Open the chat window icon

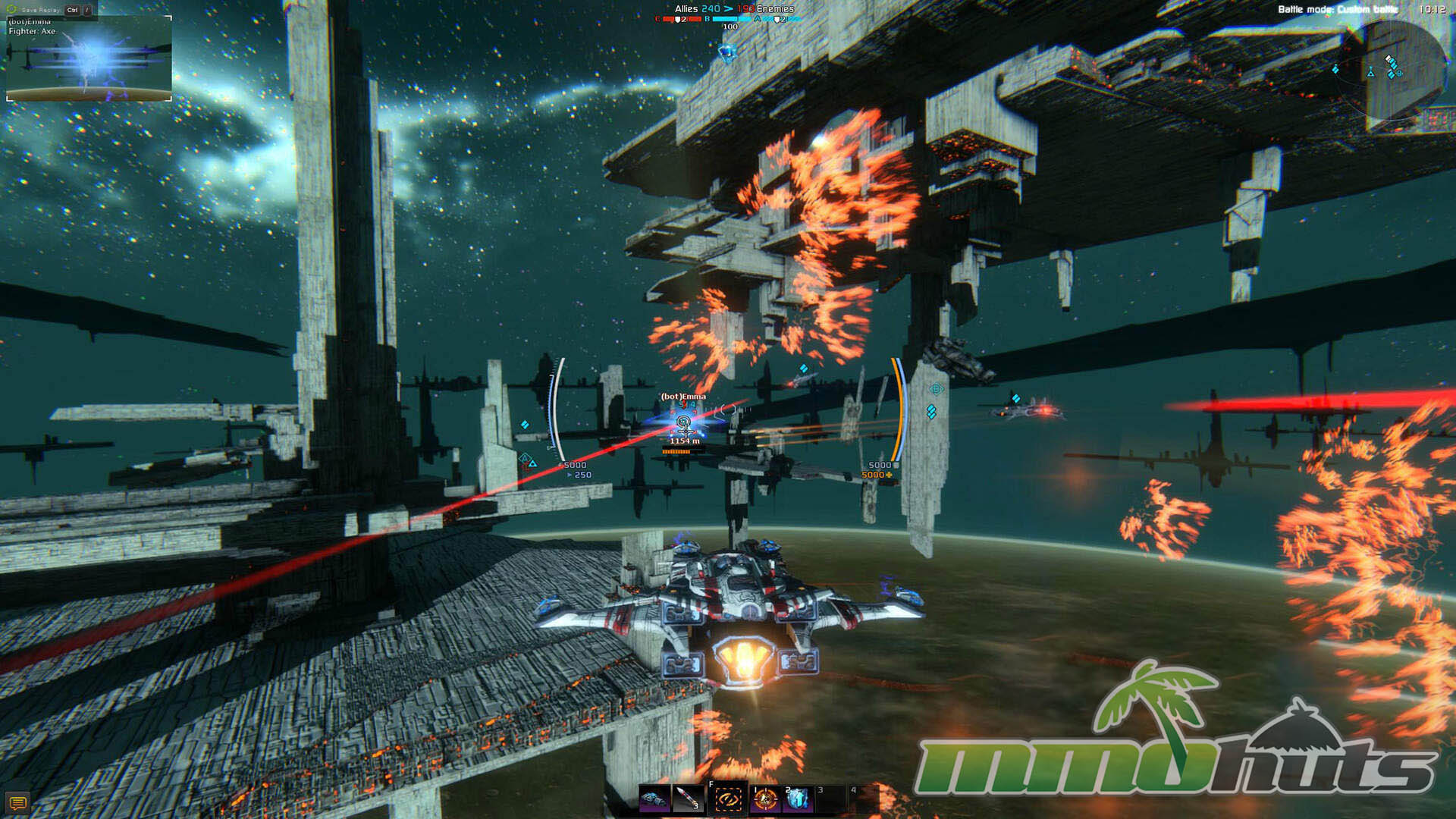coord(17,802)
